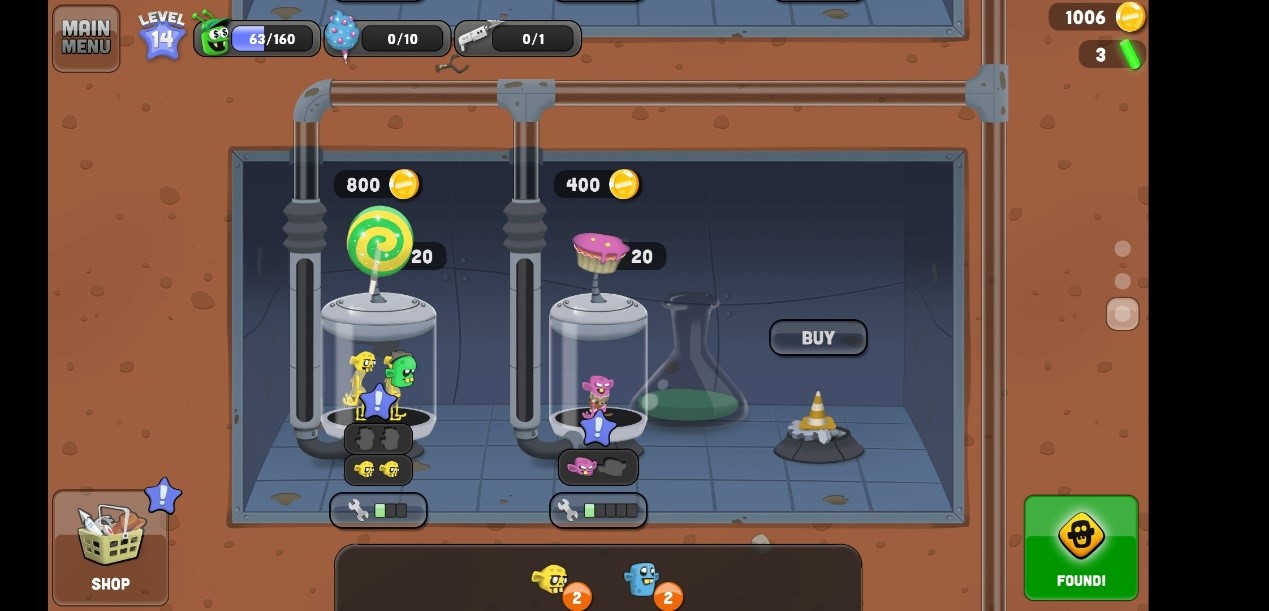The image size is (1269, 611).
Task: Tap the green Found! button
Action: 1080,547
